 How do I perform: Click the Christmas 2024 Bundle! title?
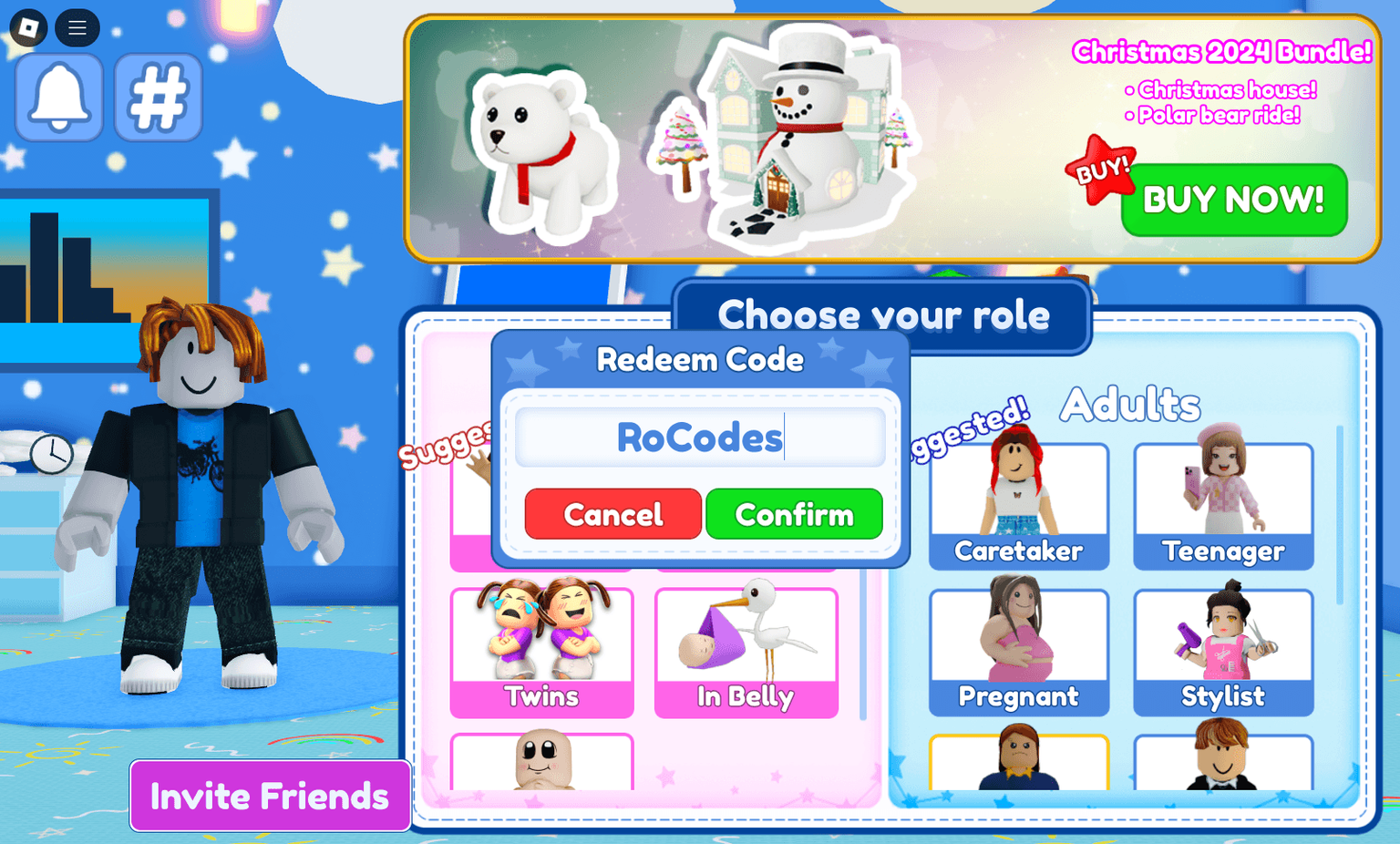point(1221,53)
